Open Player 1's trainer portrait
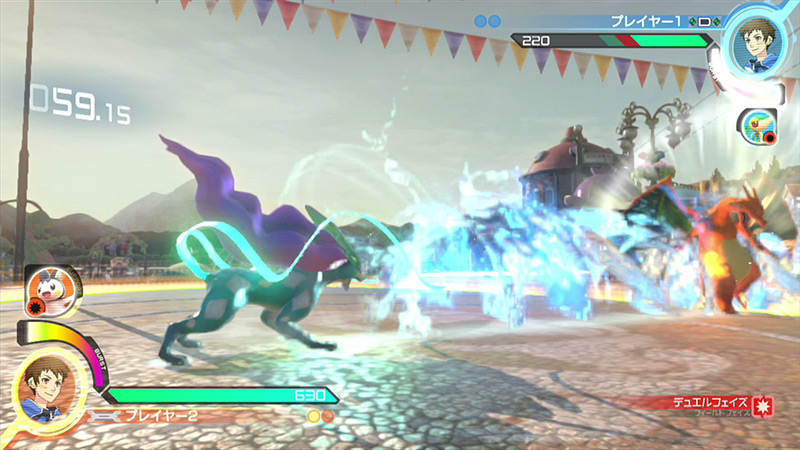This screenshot has width=800, height=450. (x=755, y=38)
